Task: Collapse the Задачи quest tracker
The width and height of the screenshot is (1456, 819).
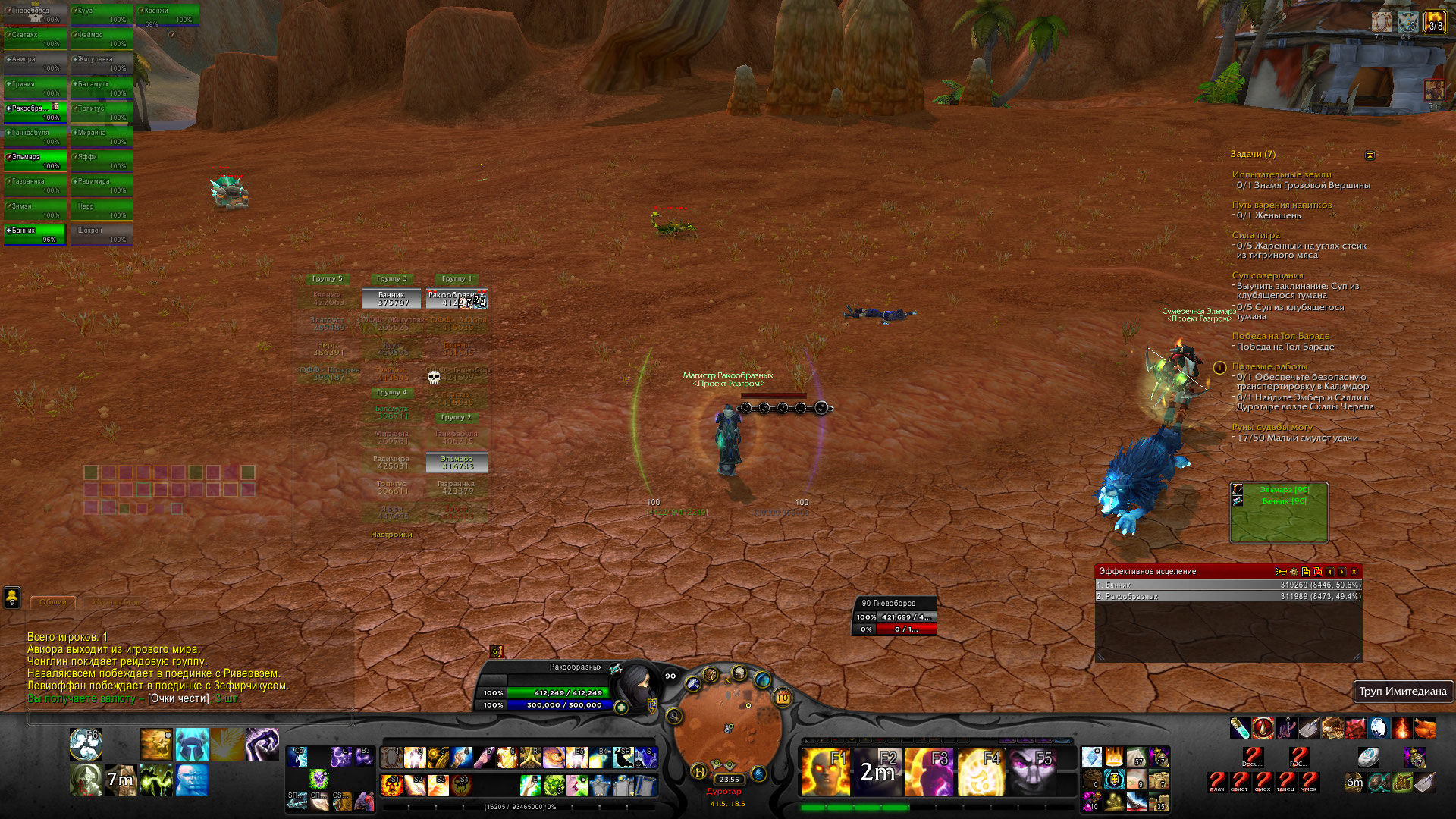Action: [1370, 155]
